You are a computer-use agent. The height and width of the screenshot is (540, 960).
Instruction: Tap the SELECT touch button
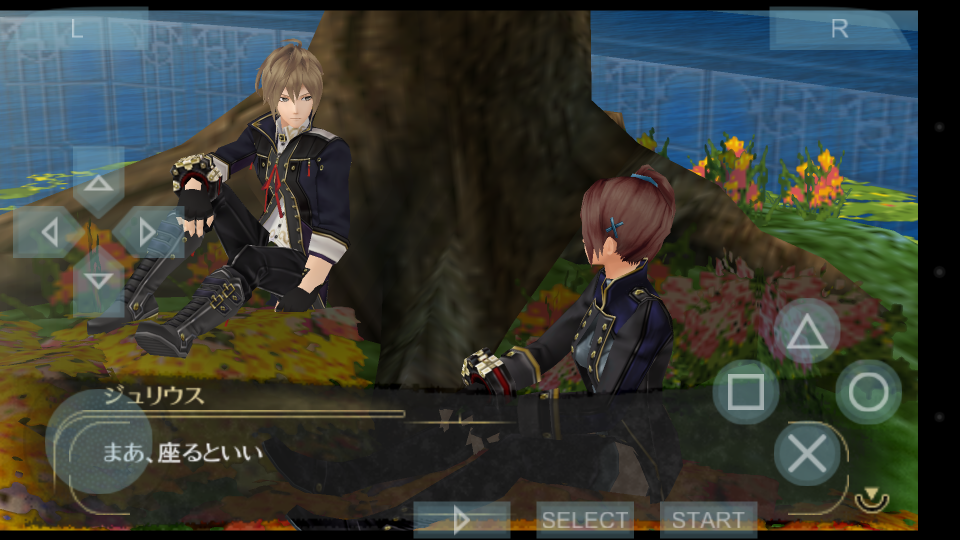[x=585, y=519]
